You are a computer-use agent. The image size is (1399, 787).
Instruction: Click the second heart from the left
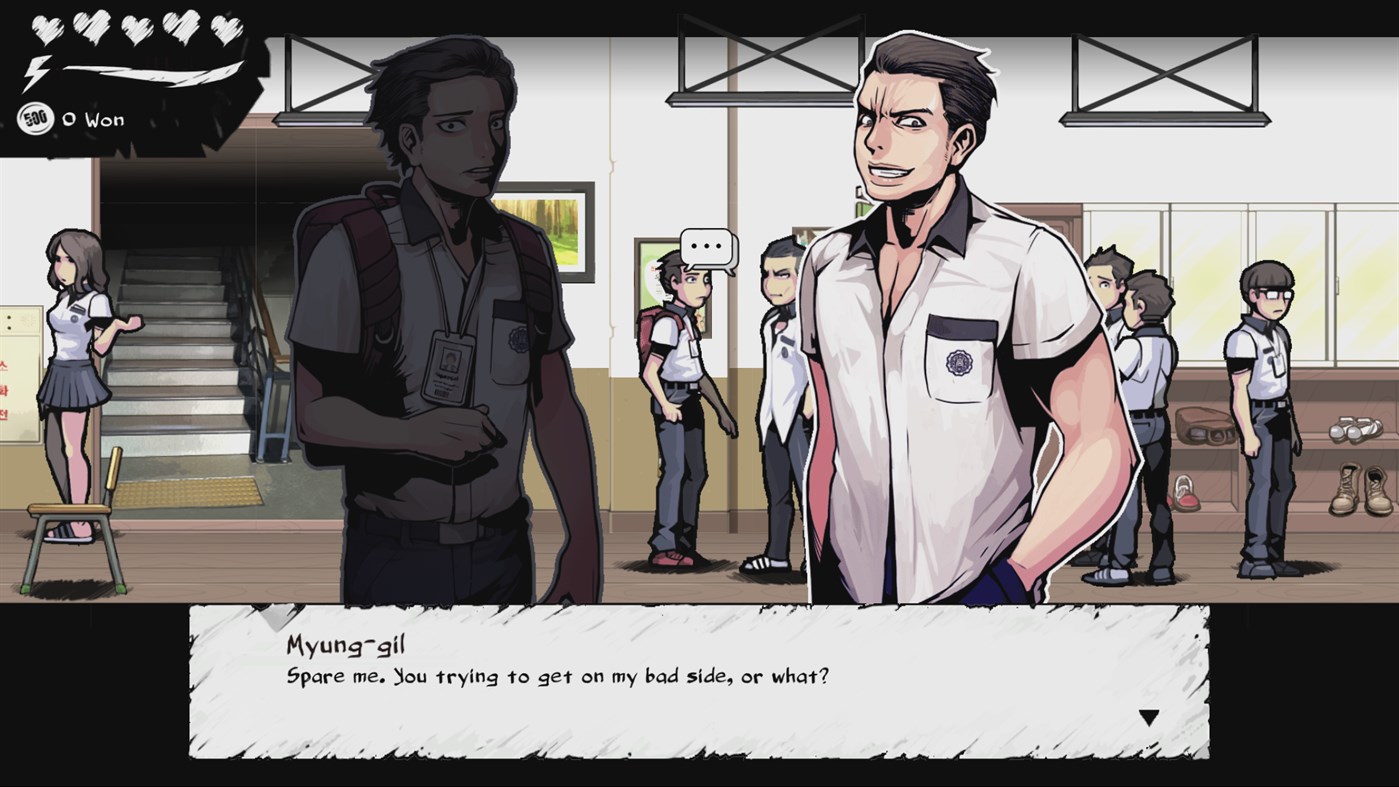pos(92,27)
